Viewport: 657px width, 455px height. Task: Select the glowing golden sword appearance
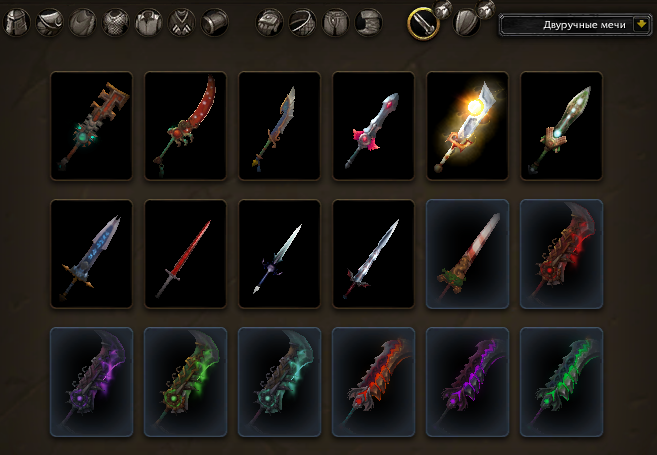click(x=467, y=125)
